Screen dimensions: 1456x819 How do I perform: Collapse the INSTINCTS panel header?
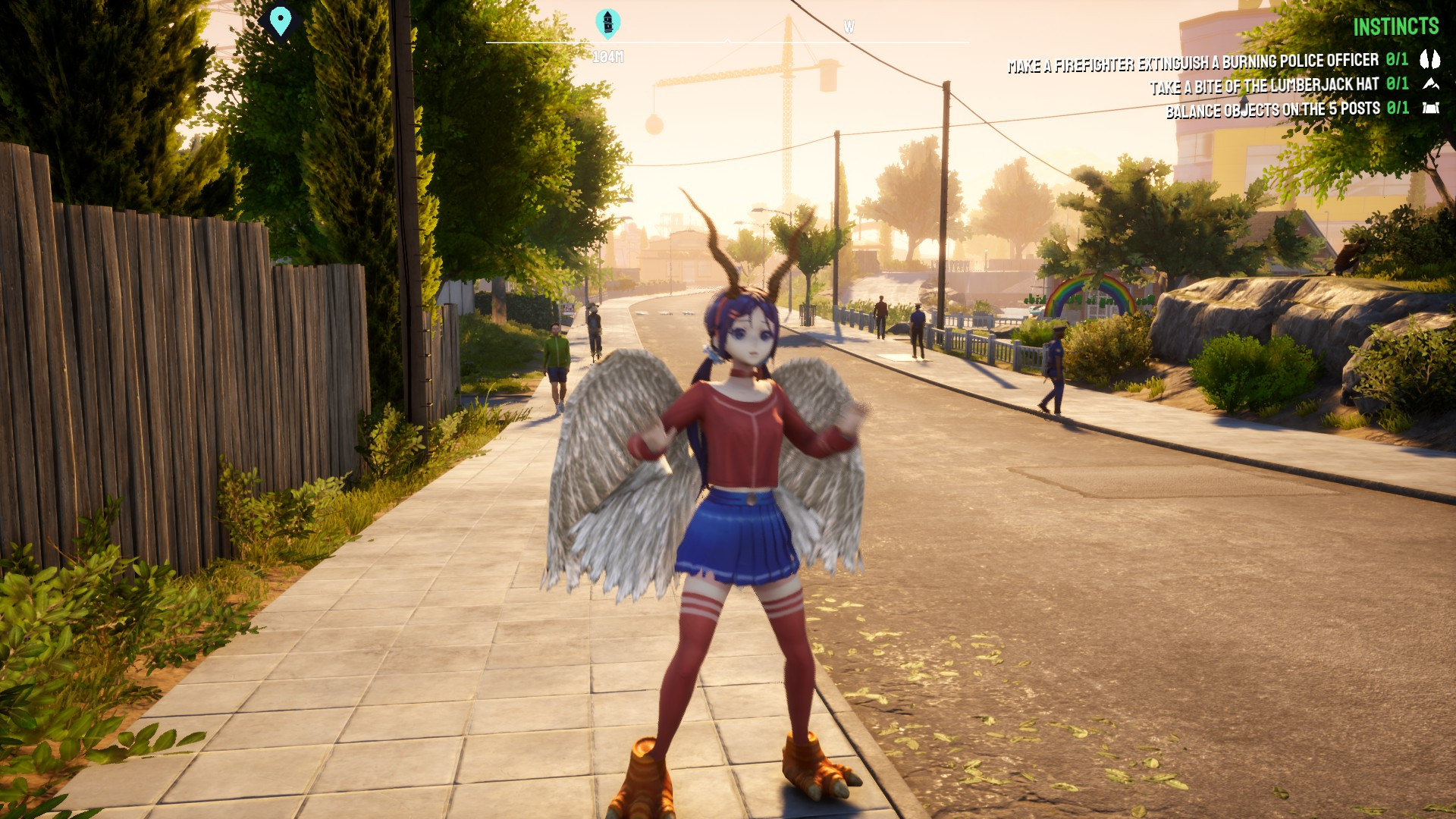coord(1395,25)
